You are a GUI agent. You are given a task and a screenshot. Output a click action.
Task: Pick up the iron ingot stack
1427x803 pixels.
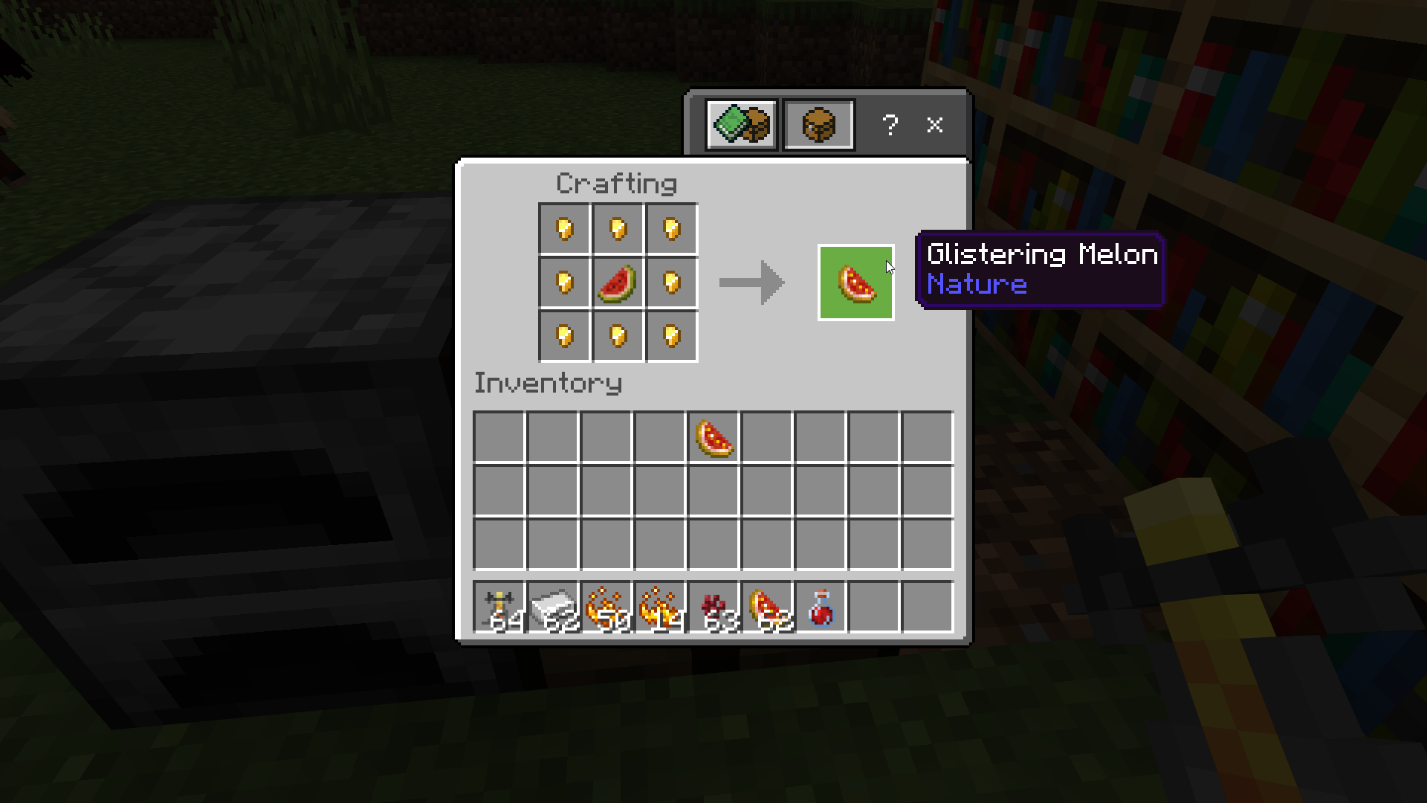553,608
